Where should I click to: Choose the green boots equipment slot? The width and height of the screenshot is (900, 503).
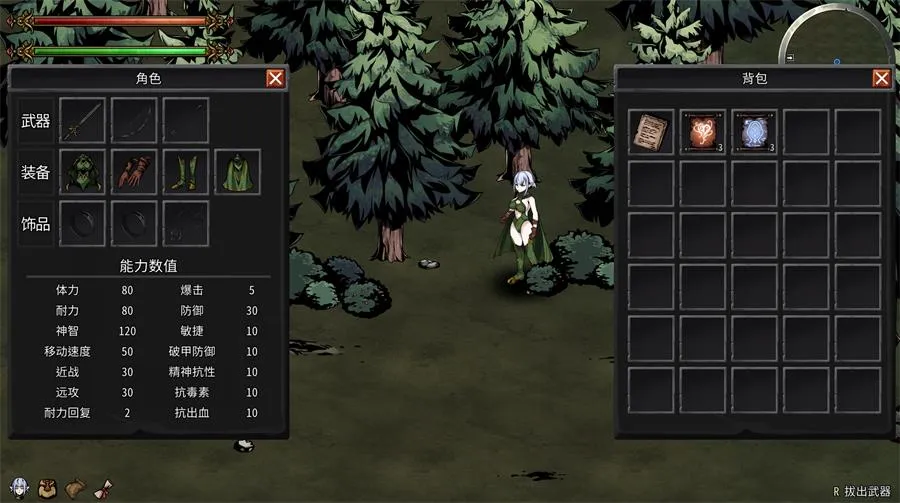(x=186, y=172)
